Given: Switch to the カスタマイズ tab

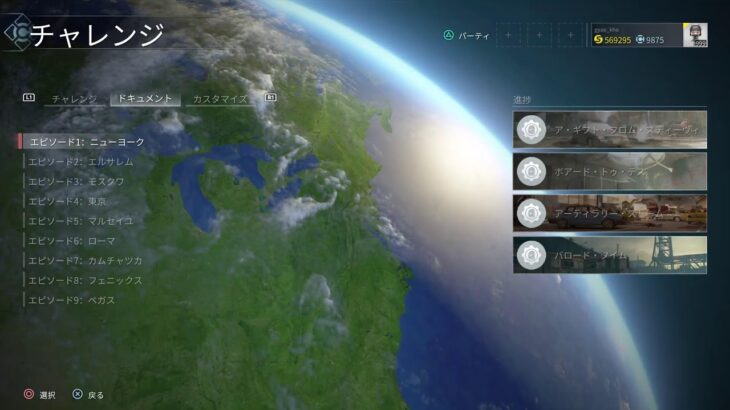Looking at the screenshot, I should pyautogui.click(x=220, y=99).
